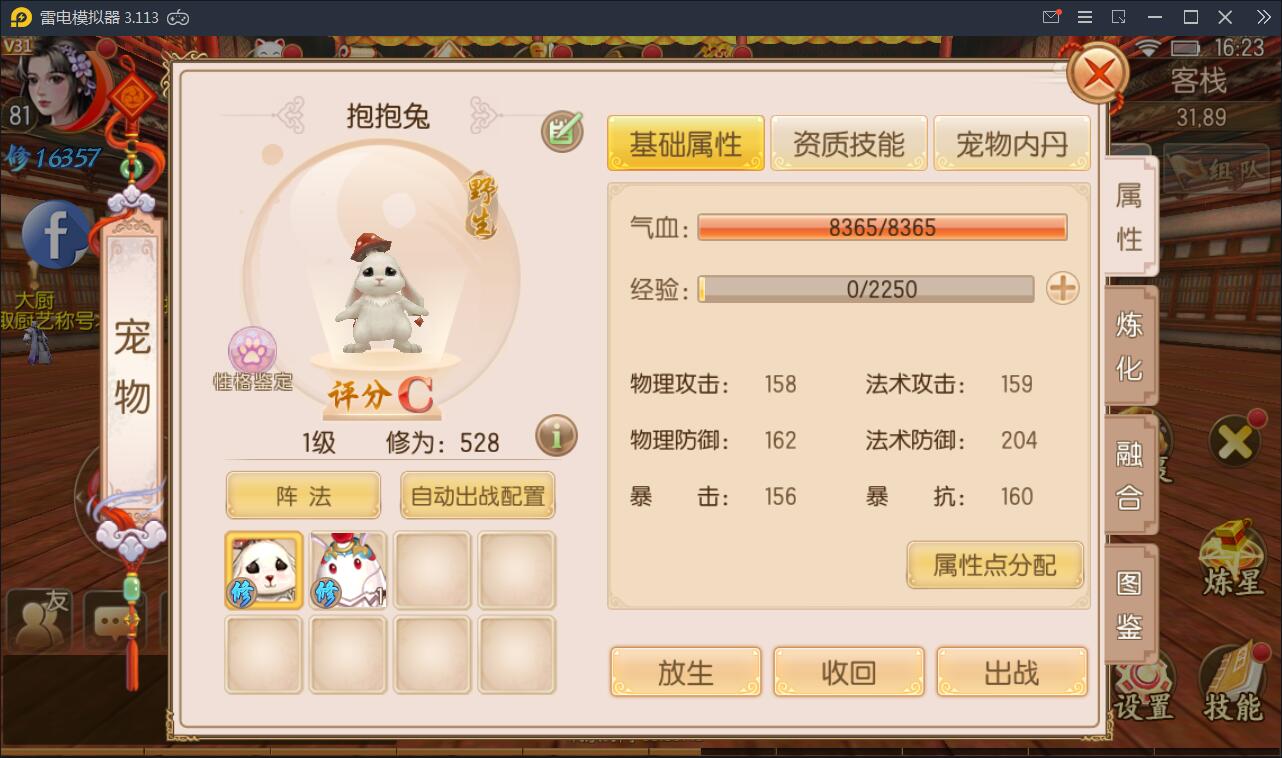The height and width of the screenshot is (758, 1282).
Task: Open 炼星 icon on the right side
Action: point(1232,556)
